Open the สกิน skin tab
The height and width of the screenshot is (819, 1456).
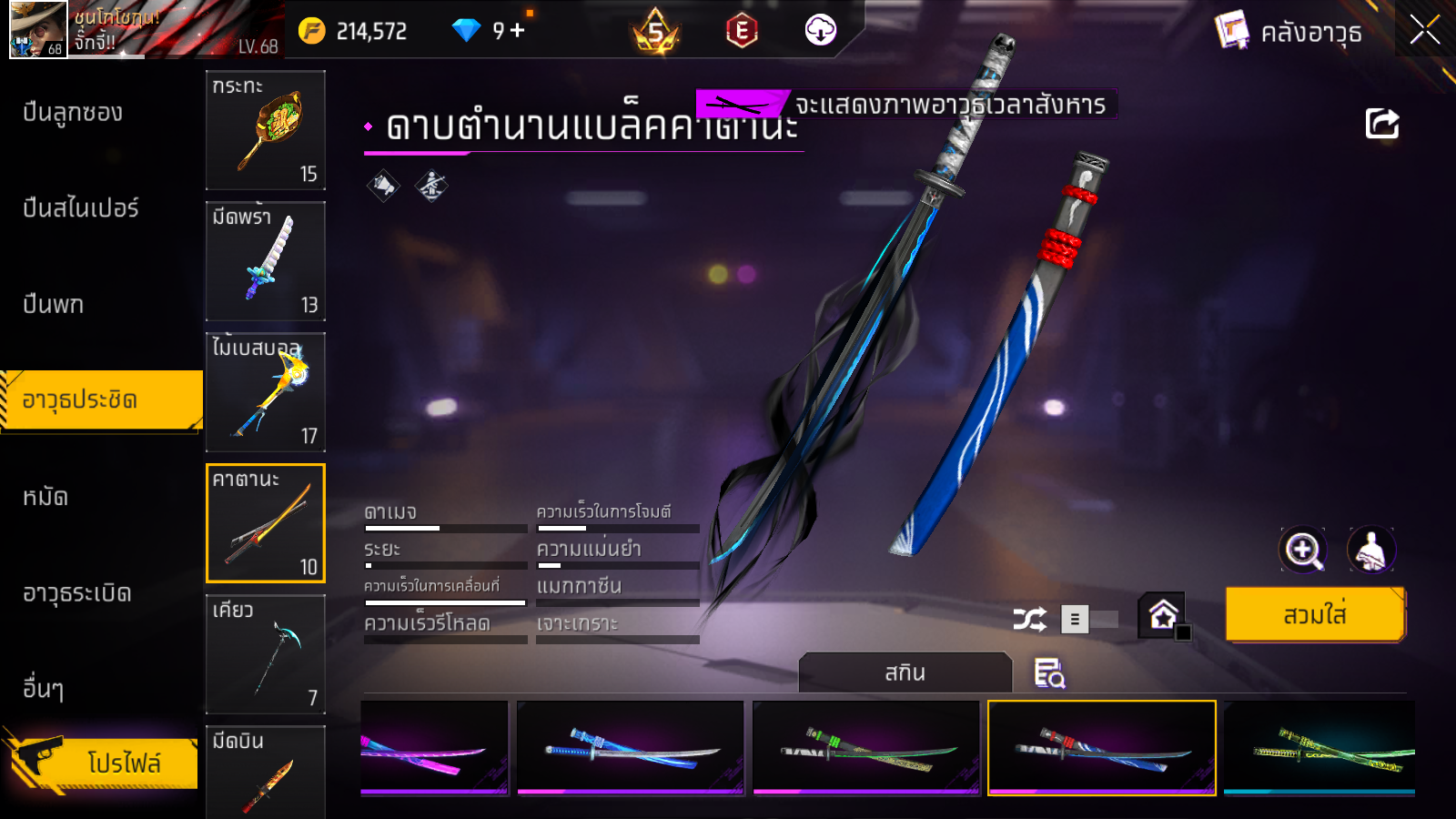[x=905, y=673]
